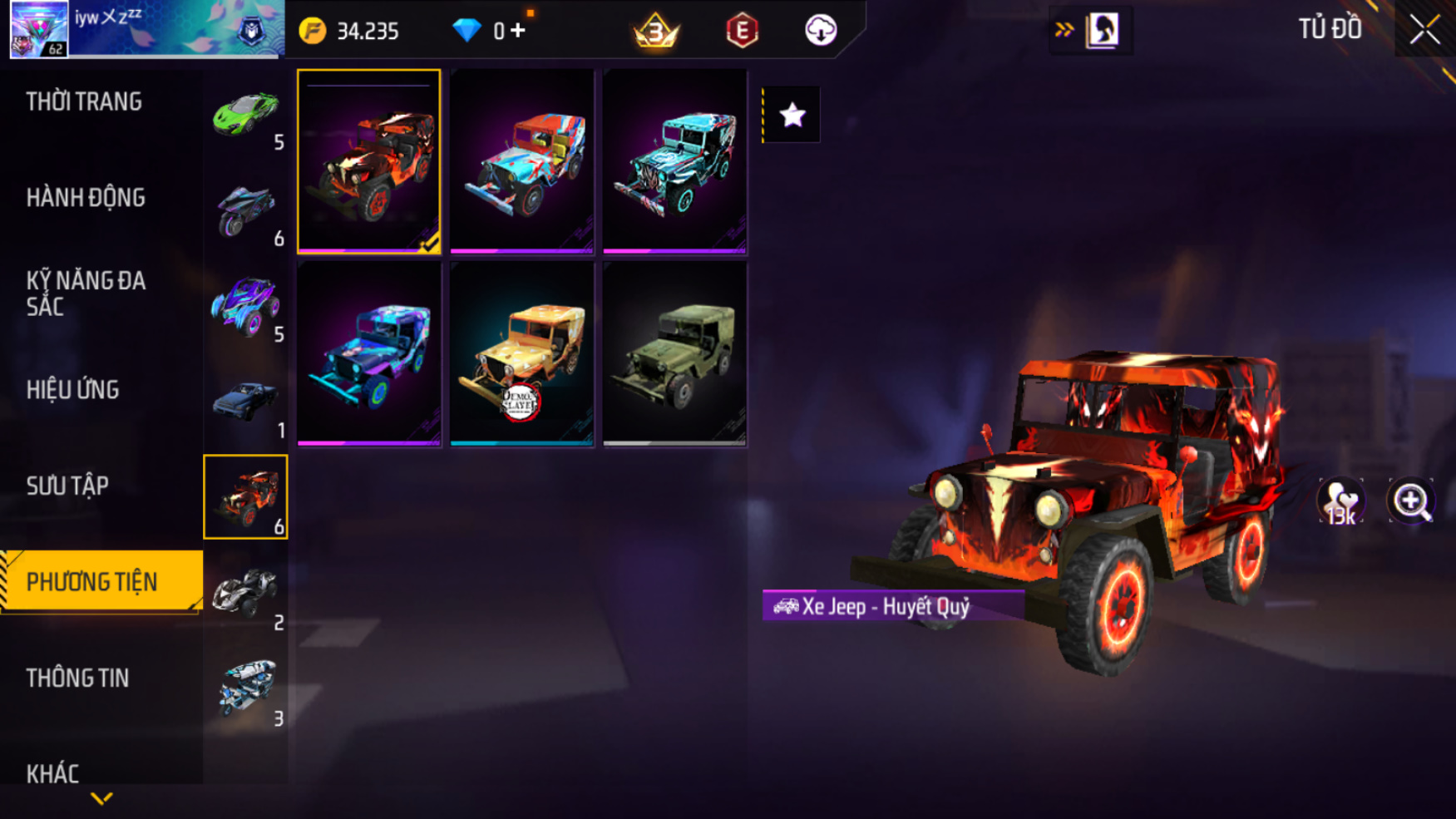Viewport: 1456px width, 819px height.
Task: Toggle the star favorites filter
Action: coord(792,115)
